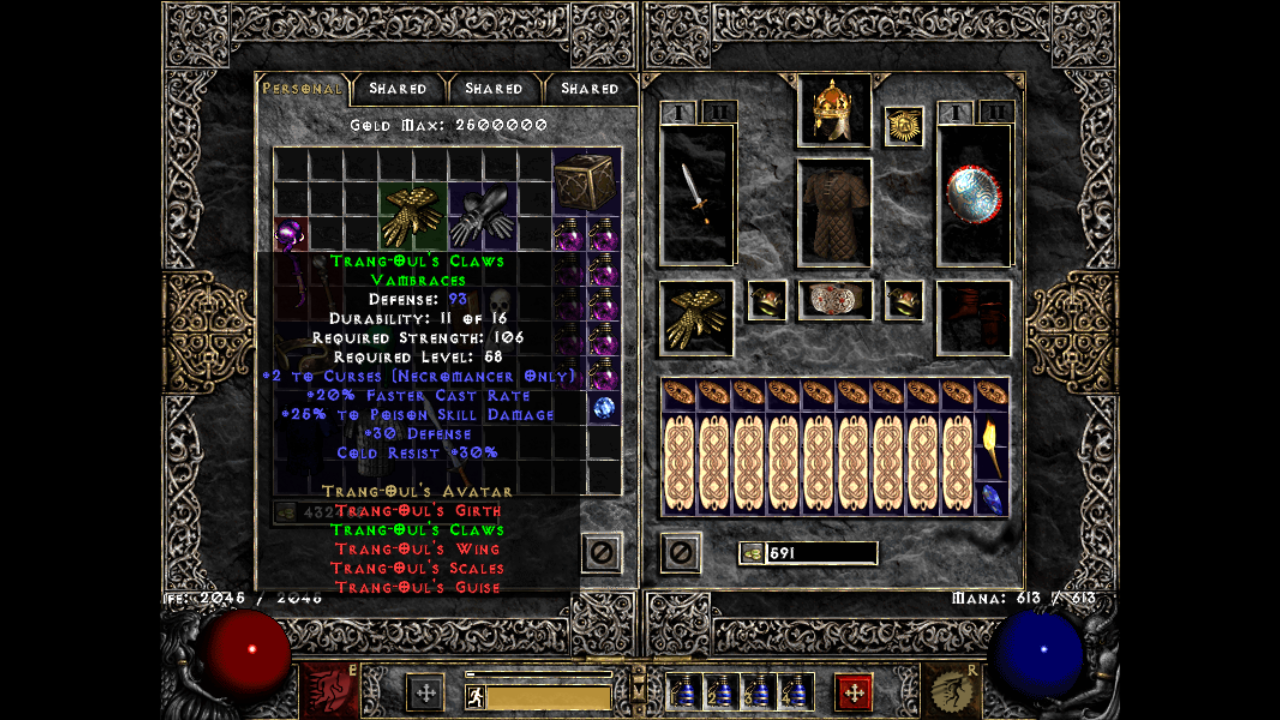Click the circle button left of the inventory gold field
The image size is (1280, 720).
coord(681,553)
